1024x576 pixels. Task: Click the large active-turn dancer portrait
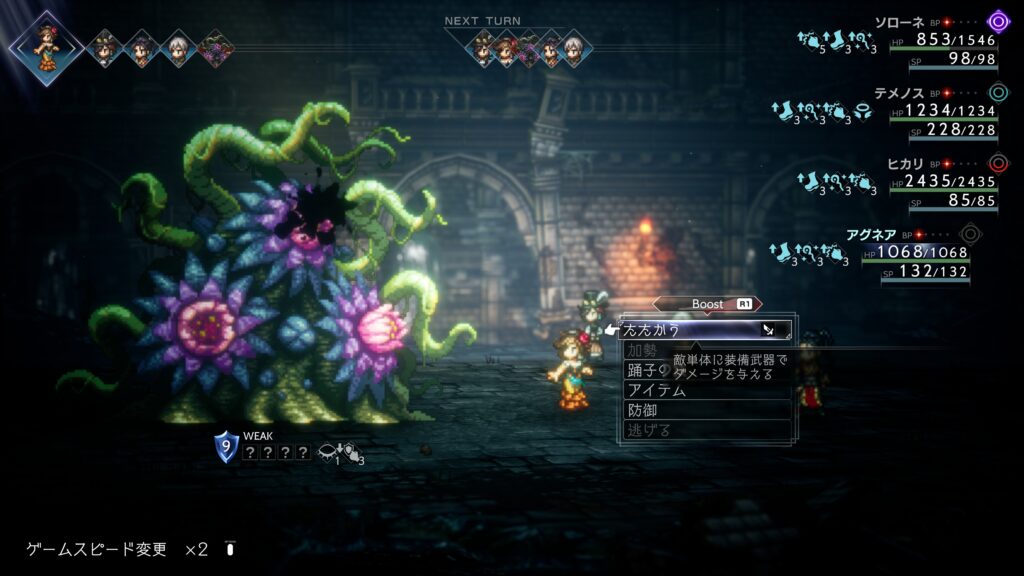pos(47,47)
